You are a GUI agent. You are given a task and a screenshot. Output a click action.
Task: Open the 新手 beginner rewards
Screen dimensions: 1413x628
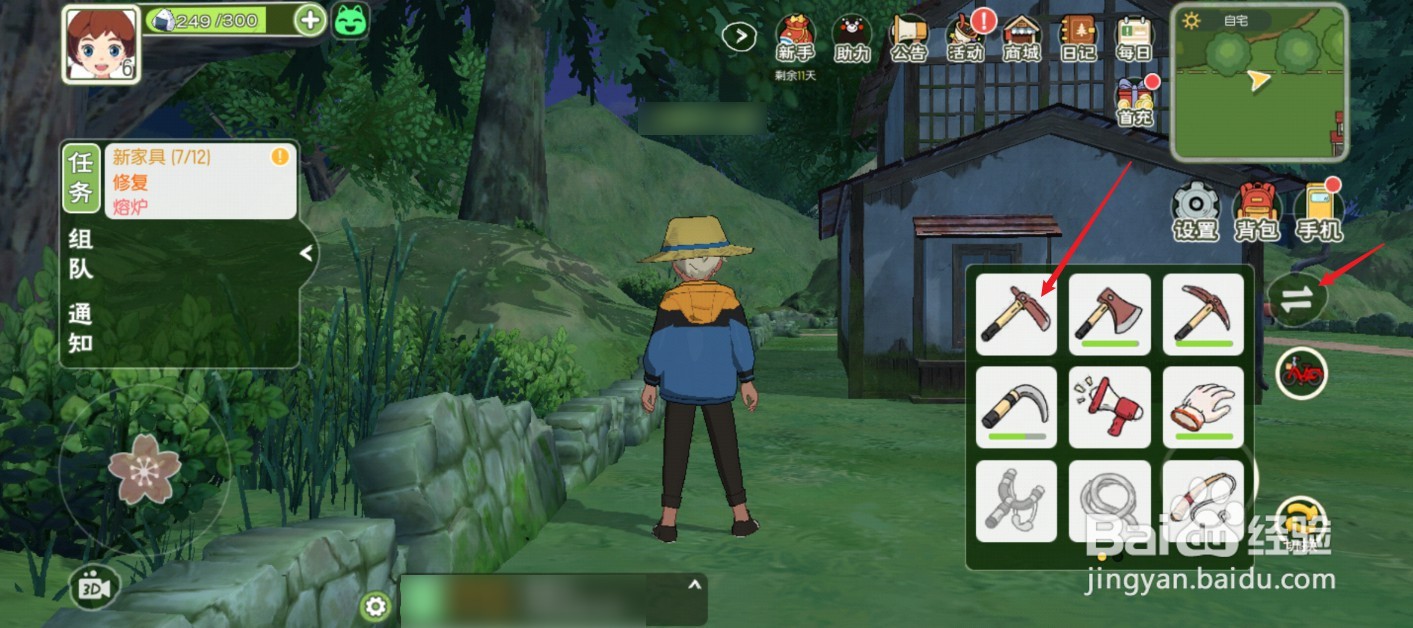tap(796, 40)
